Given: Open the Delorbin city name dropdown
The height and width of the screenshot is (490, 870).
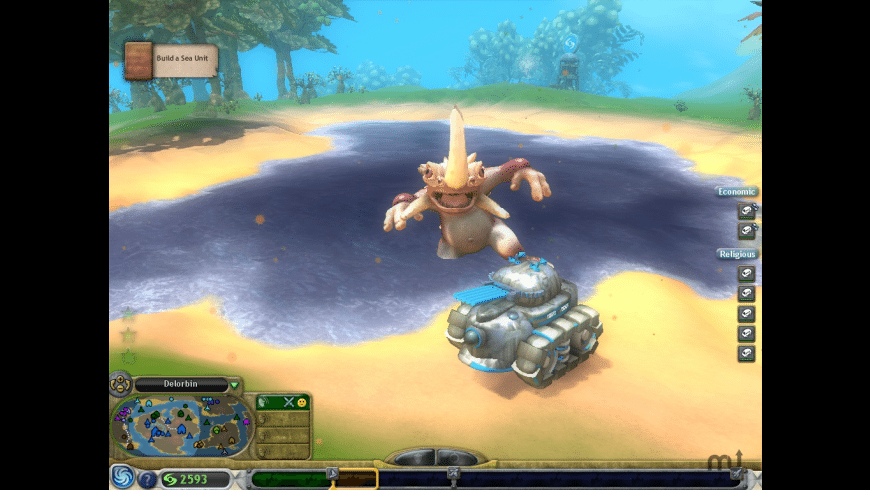Looking at the screenshot, I should click(x=234, y=385).
